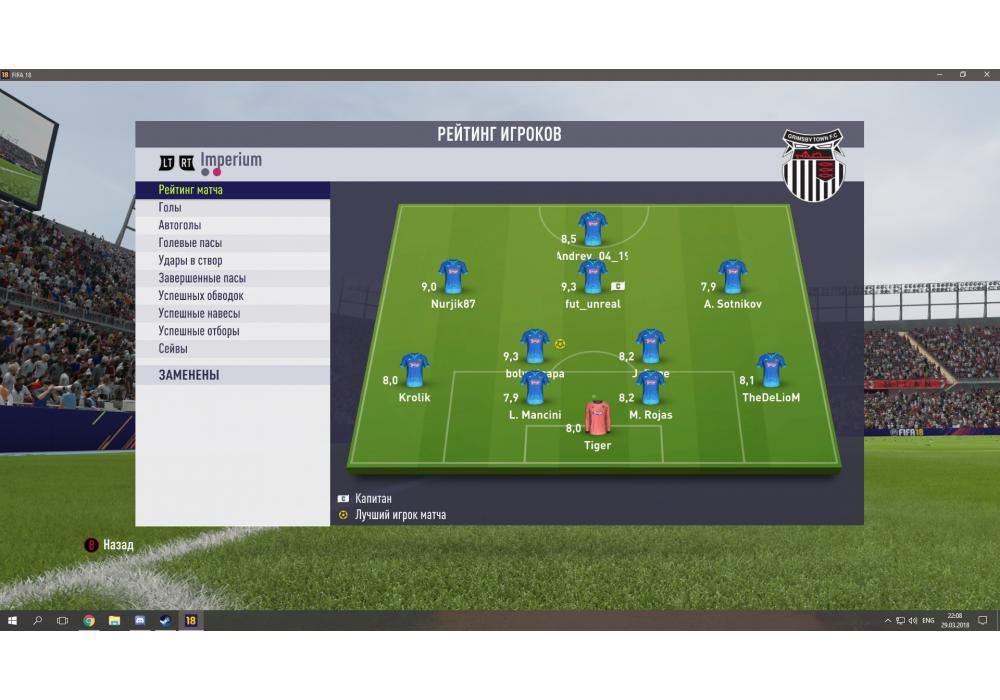The height and width of the screenshot is (700, 1000).
Task: Choose player A. Sotnikov
Action: [732, 278]
